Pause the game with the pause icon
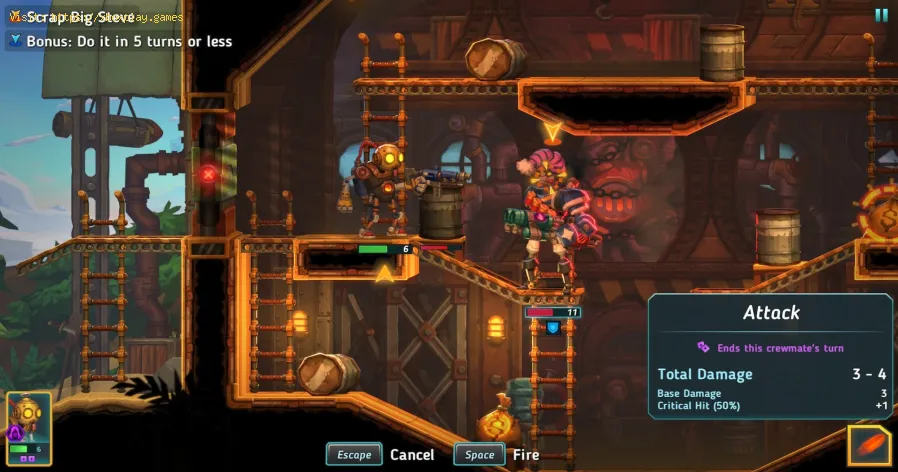 pyautogui.click(x=881, y=15)
